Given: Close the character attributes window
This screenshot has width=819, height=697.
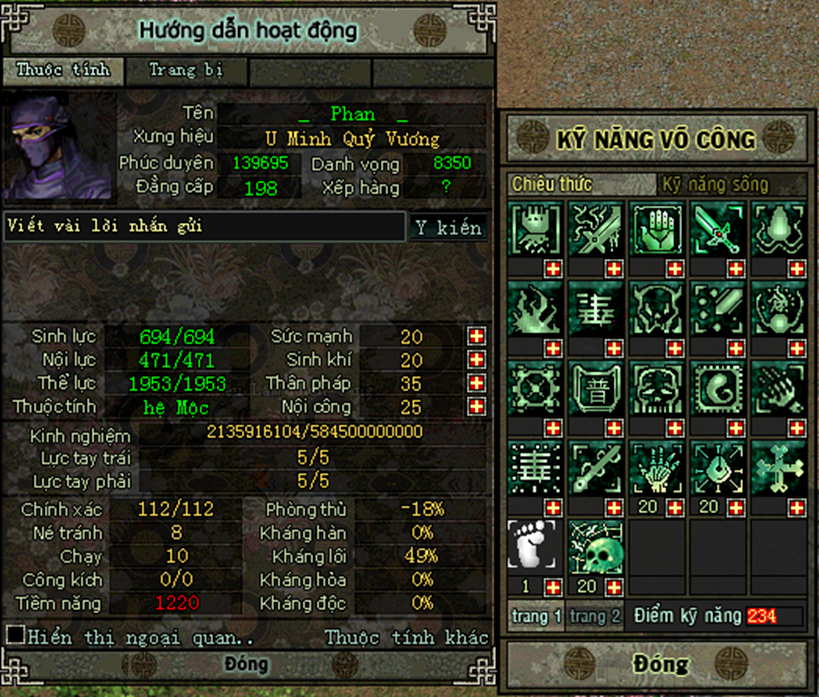Looking at the screenshot, I should coord(246,664).
